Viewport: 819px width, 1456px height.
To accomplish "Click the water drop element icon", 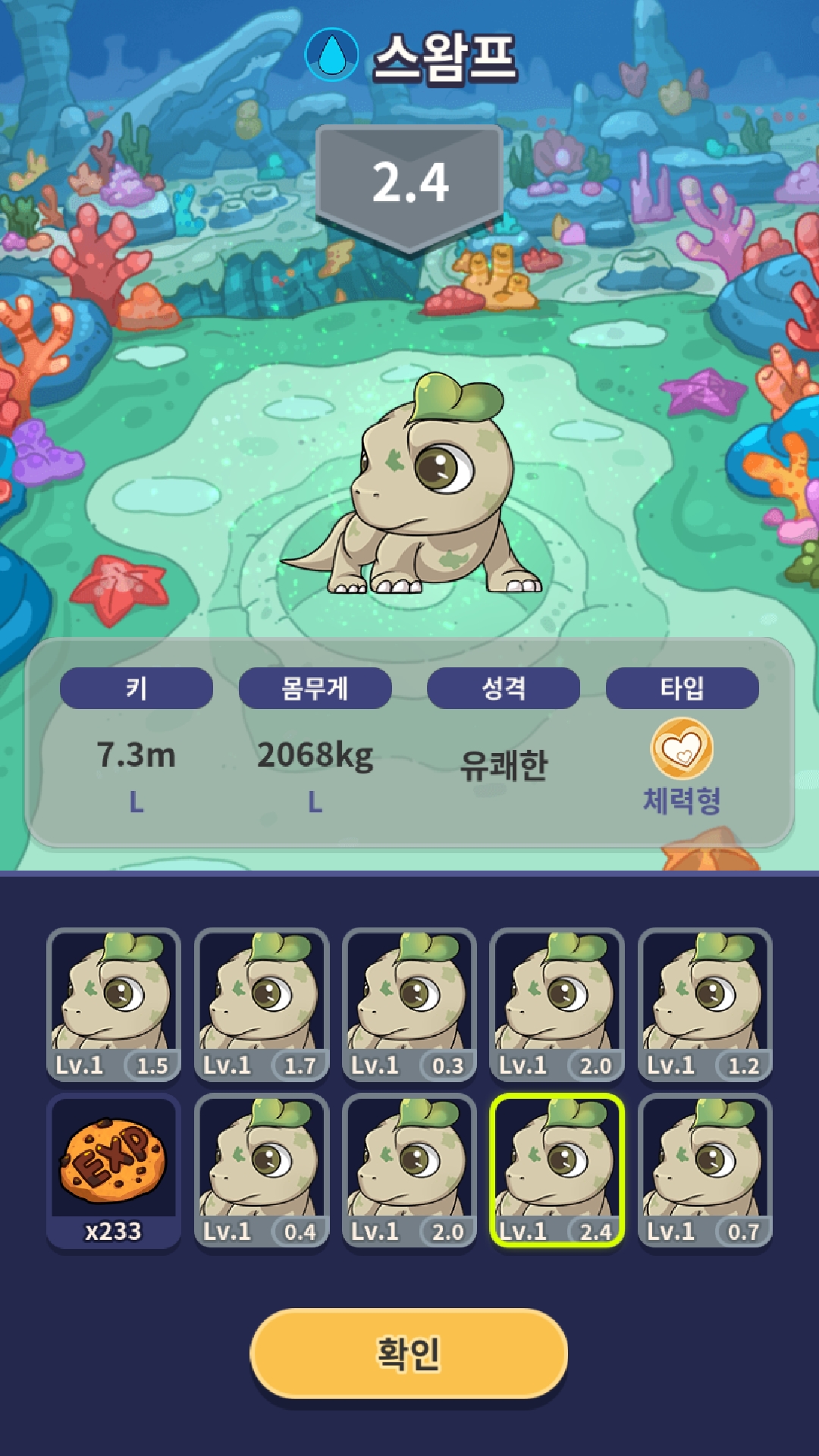I will [x=331, y=55].
